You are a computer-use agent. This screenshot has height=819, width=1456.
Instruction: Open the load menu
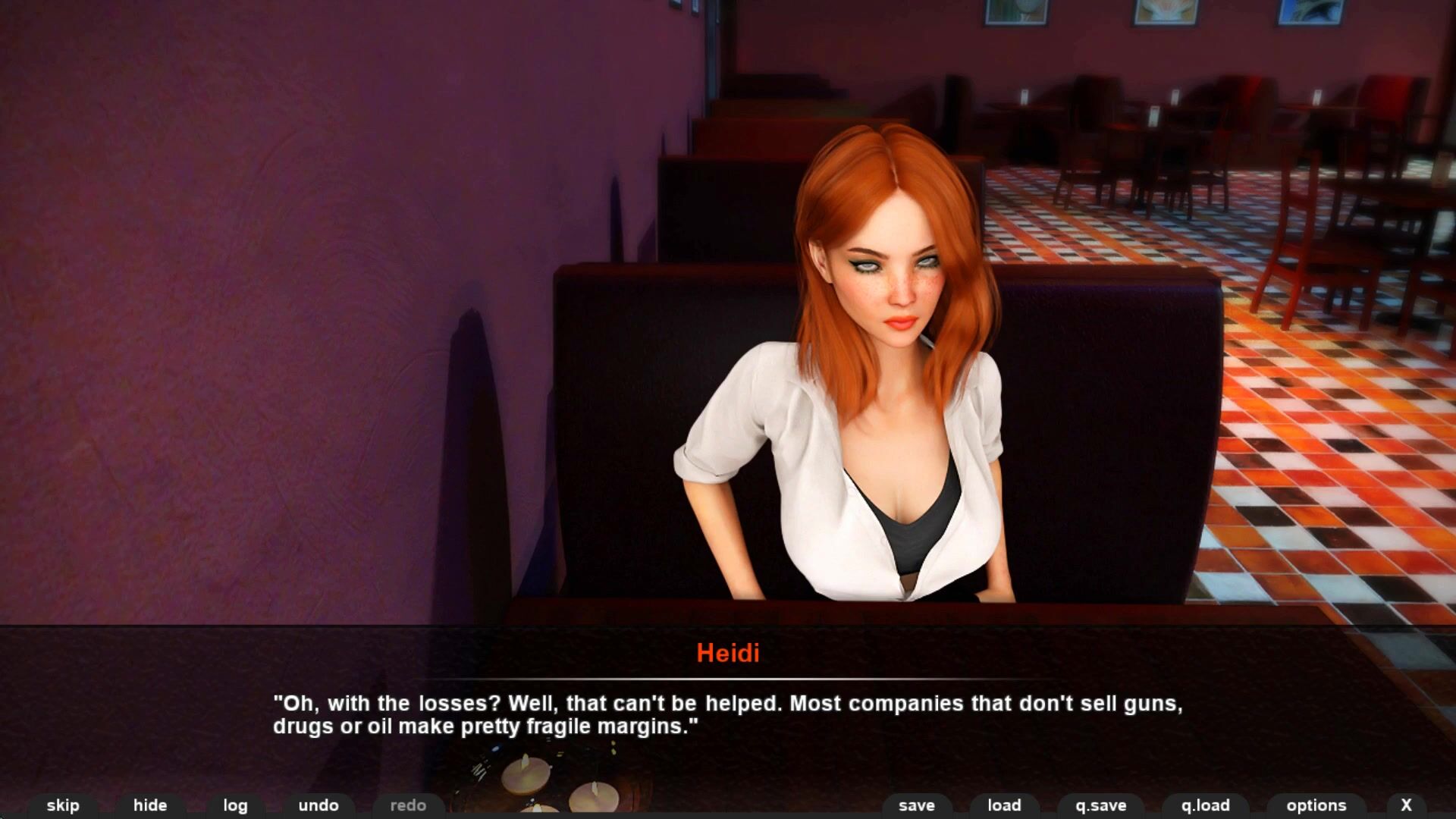(x=1004, y=805)
